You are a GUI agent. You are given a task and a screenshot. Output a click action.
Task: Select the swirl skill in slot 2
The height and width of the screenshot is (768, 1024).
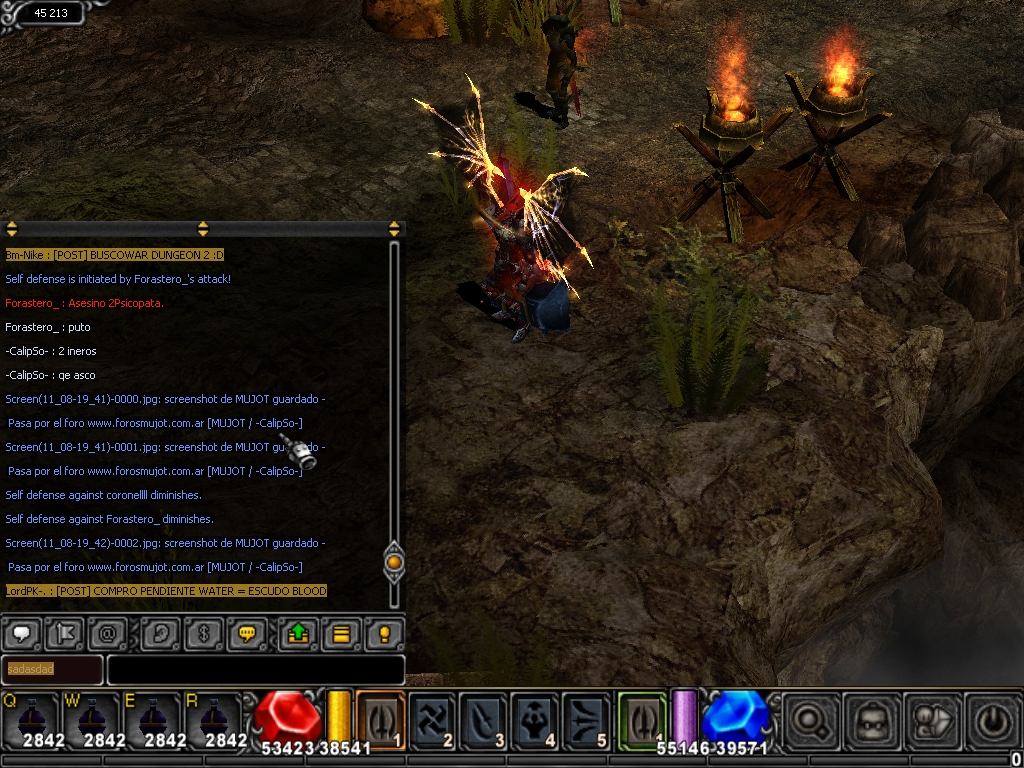click(x=433, y=719)
